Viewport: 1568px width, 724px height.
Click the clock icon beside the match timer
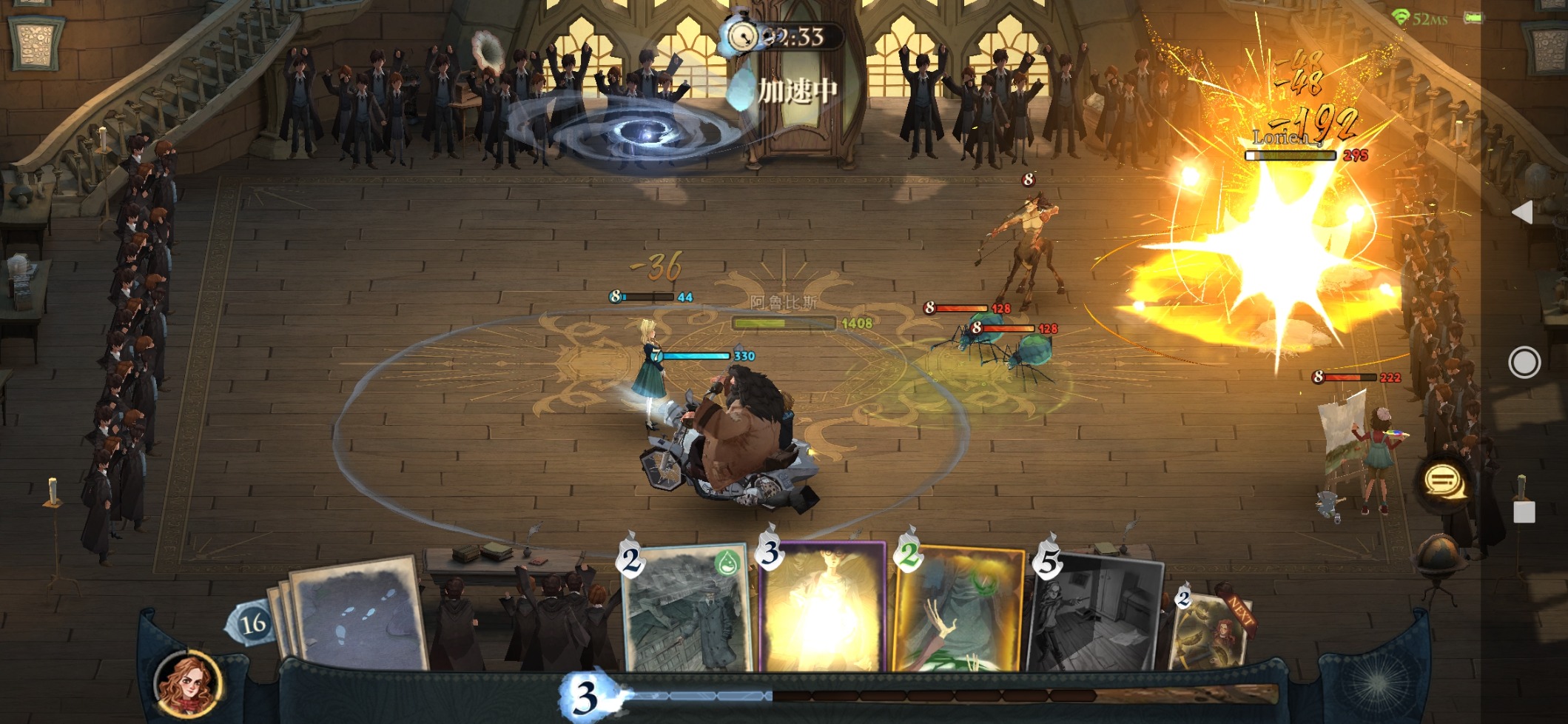click(743, 33)
